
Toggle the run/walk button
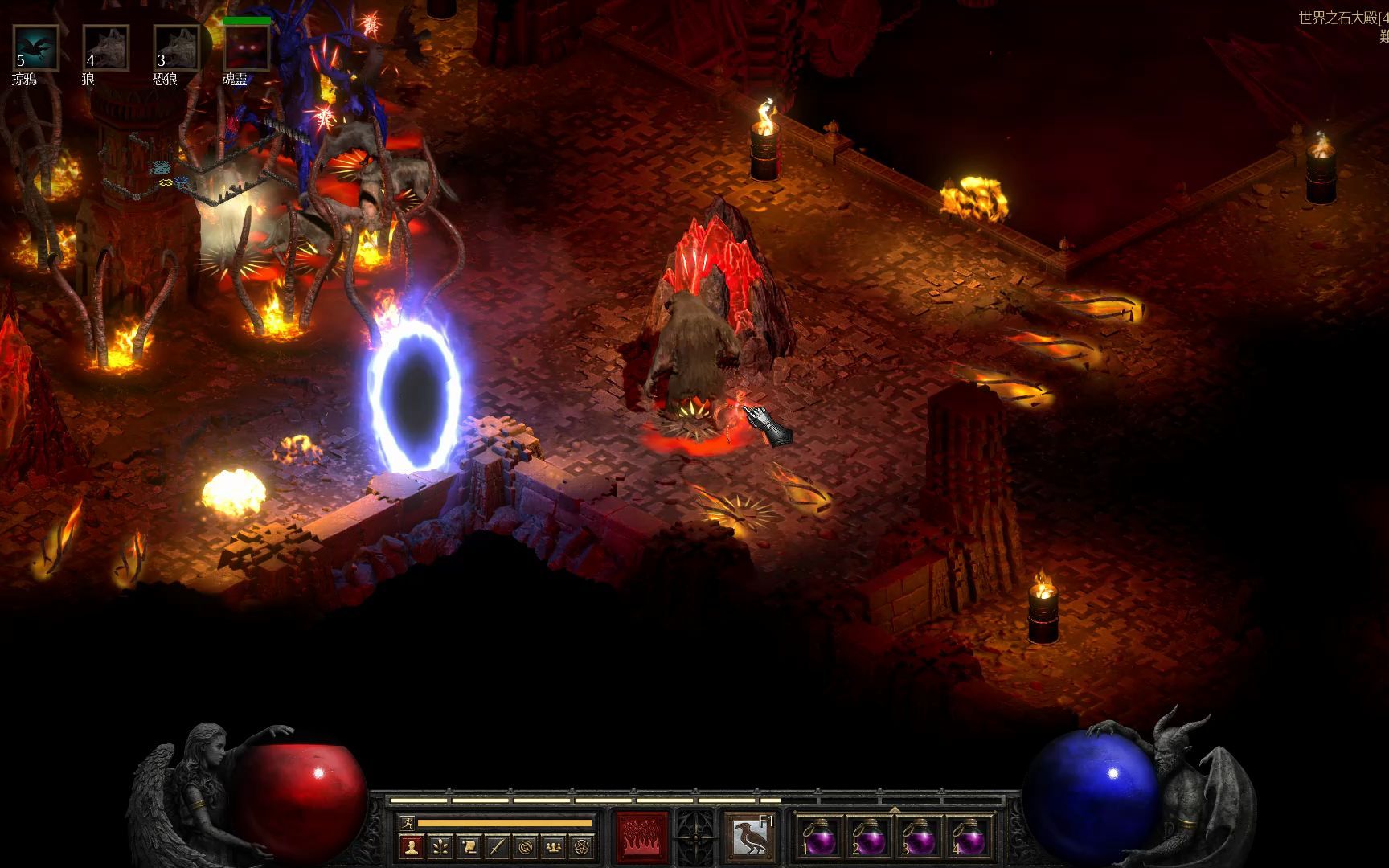click(x=407, y=823)
